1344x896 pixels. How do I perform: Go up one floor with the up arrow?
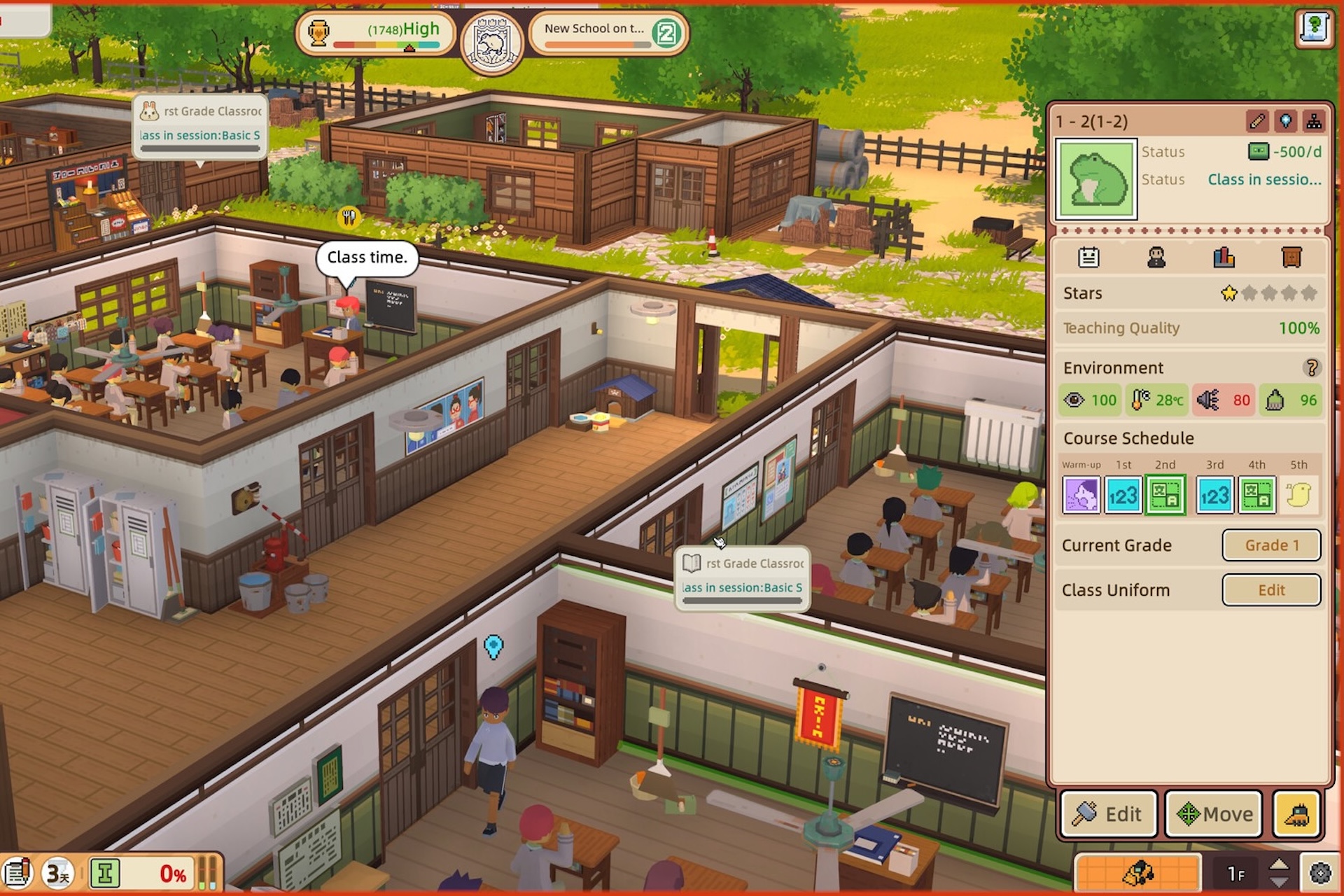(1279, 866)
